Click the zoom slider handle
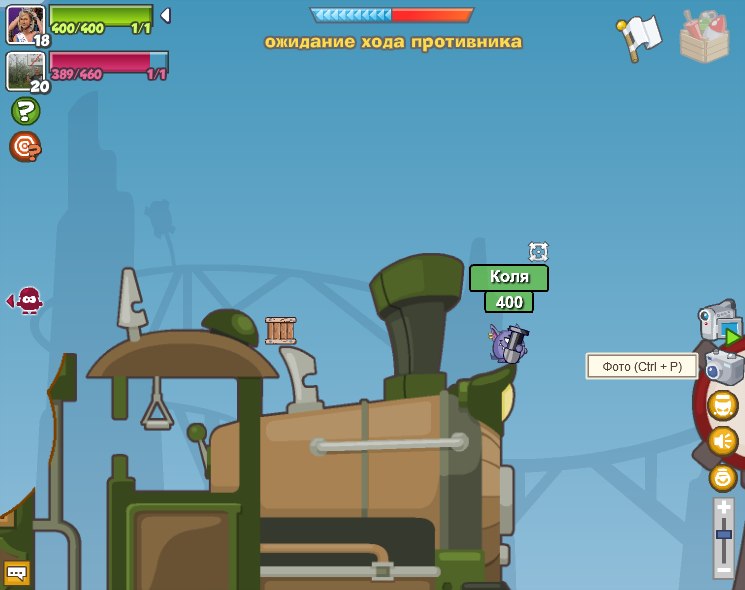Screen dimensions: 745x590 click(x=723, y=535)
